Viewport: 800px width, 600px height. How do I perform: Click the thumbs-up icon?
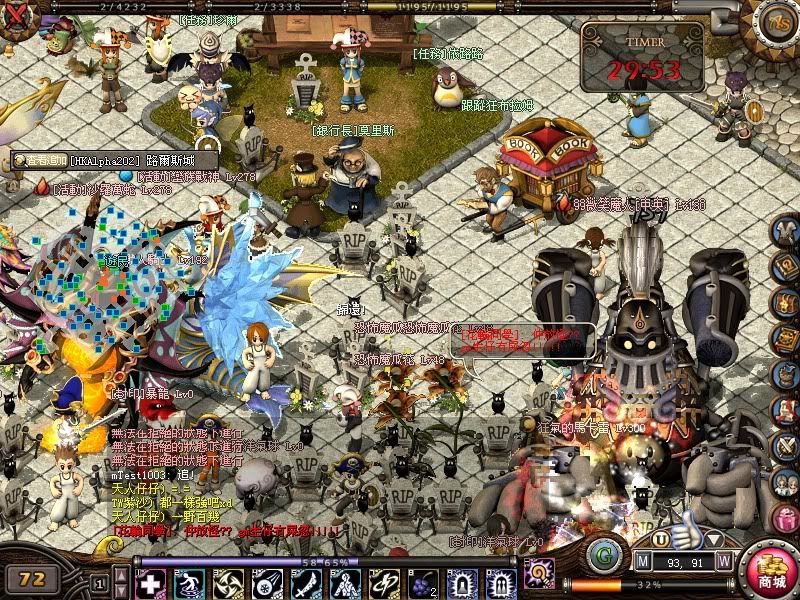tap(686, 530)
